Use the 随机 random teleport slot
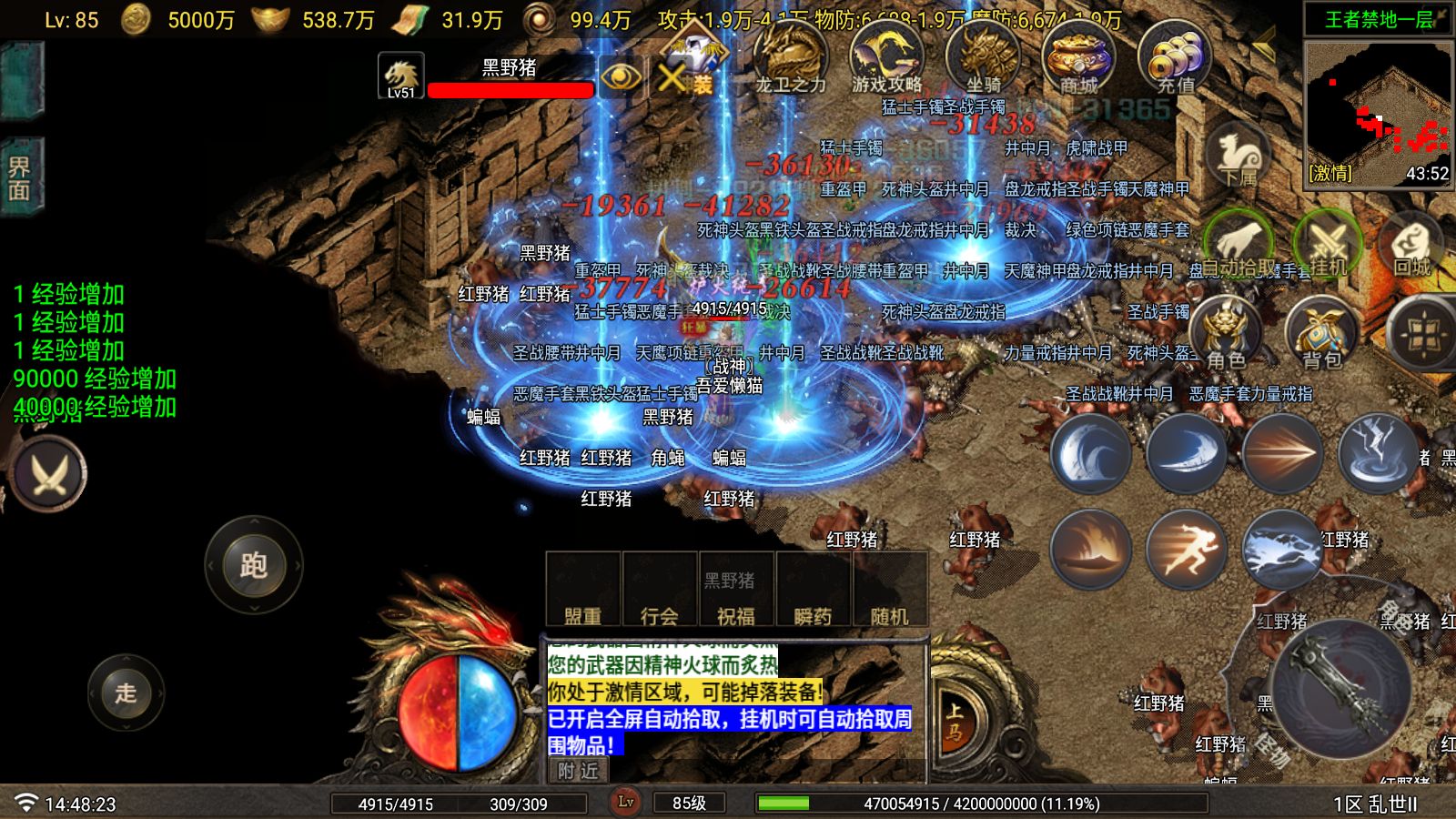 pyautogui.click(x=889, y=590)
